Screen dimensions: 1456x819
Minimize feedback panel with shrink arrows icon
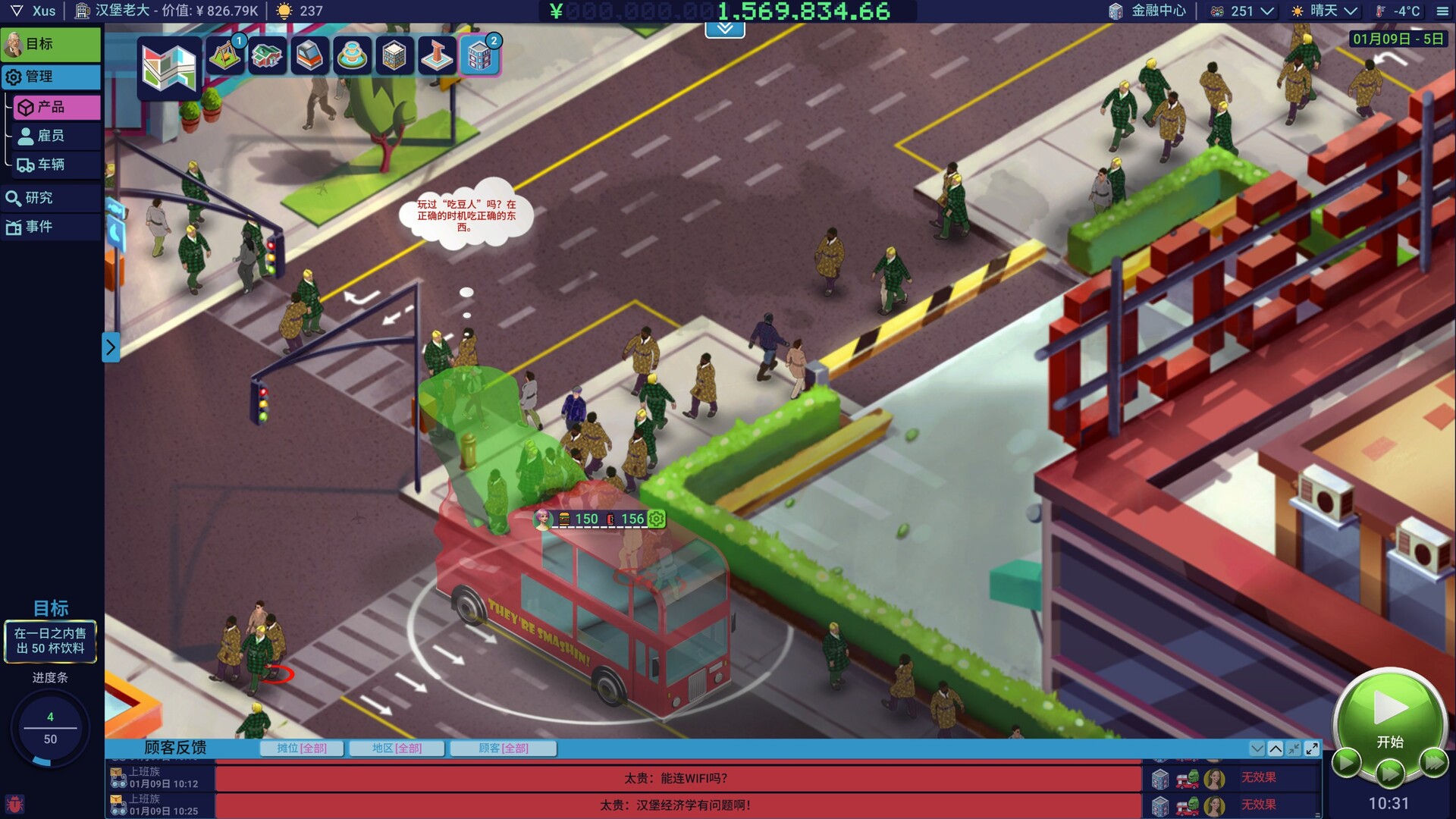point(1294,748)
